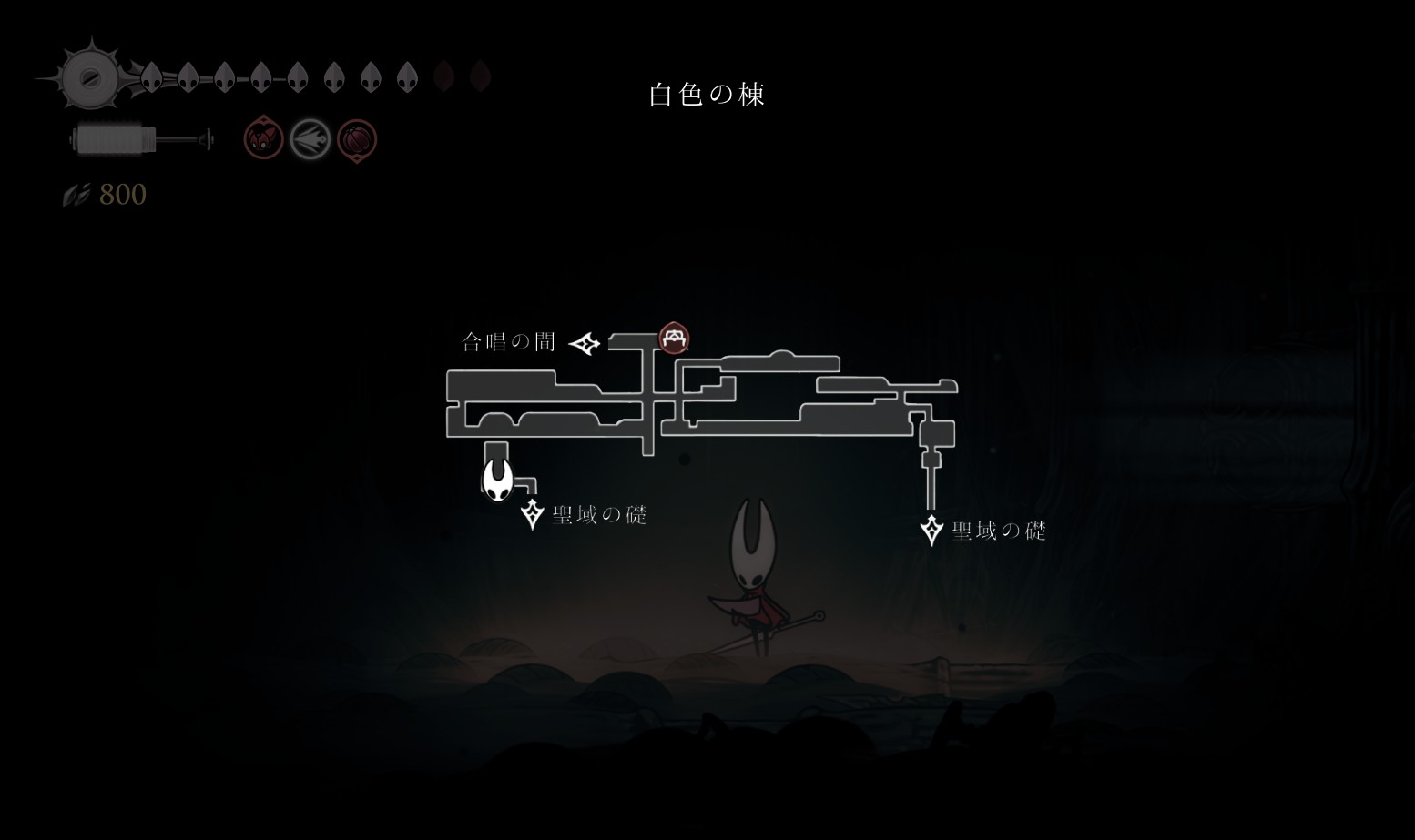This screenshot has height=840, width=1415.
Task: Choose the red round pod tool icon
Action: tap(356, 140)
